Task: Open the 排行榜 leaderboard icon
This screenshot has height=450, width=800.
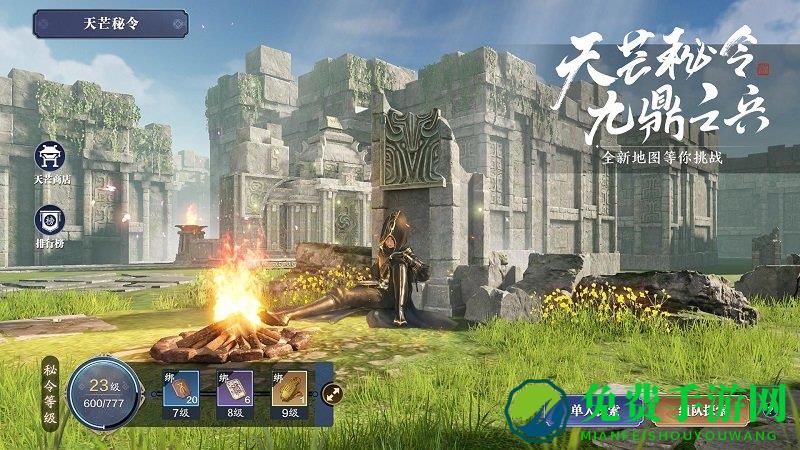Action: point(48,221)
